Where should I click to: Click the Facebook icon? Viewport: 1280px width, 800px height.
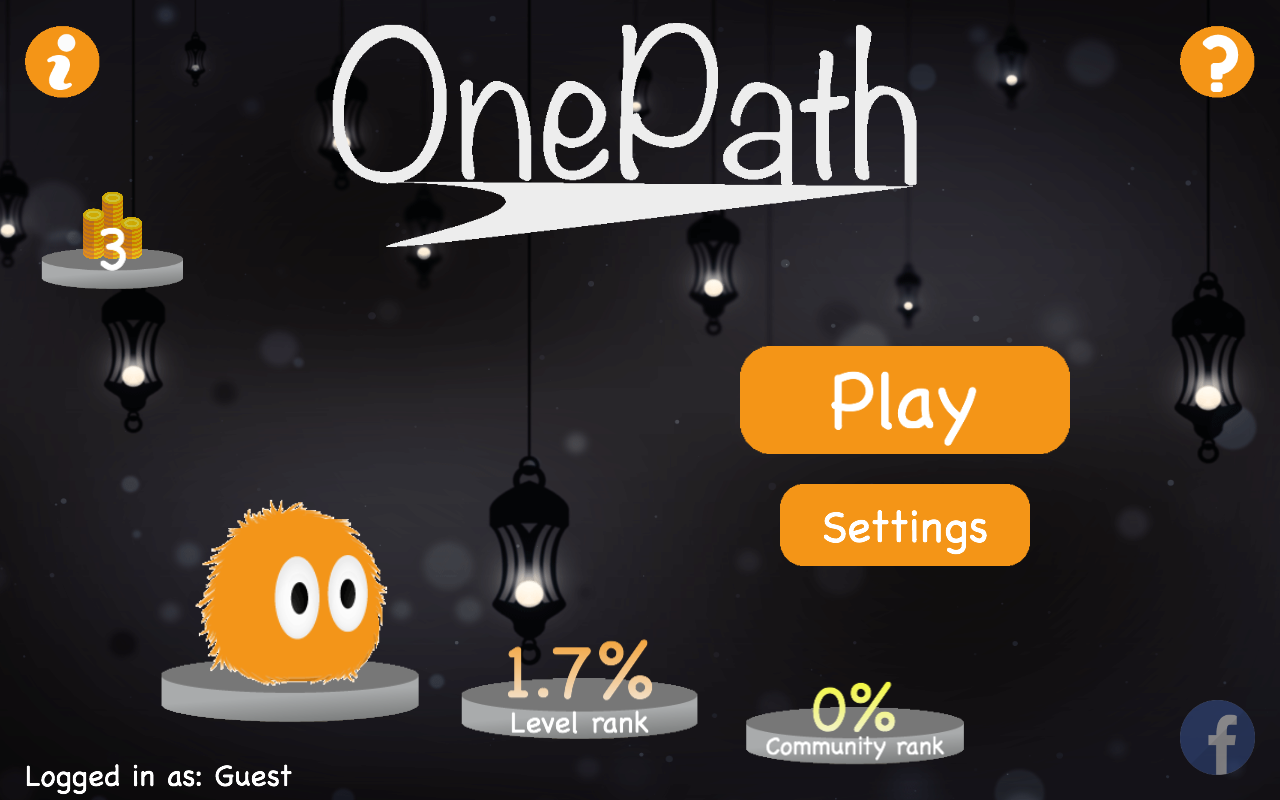1218,737
